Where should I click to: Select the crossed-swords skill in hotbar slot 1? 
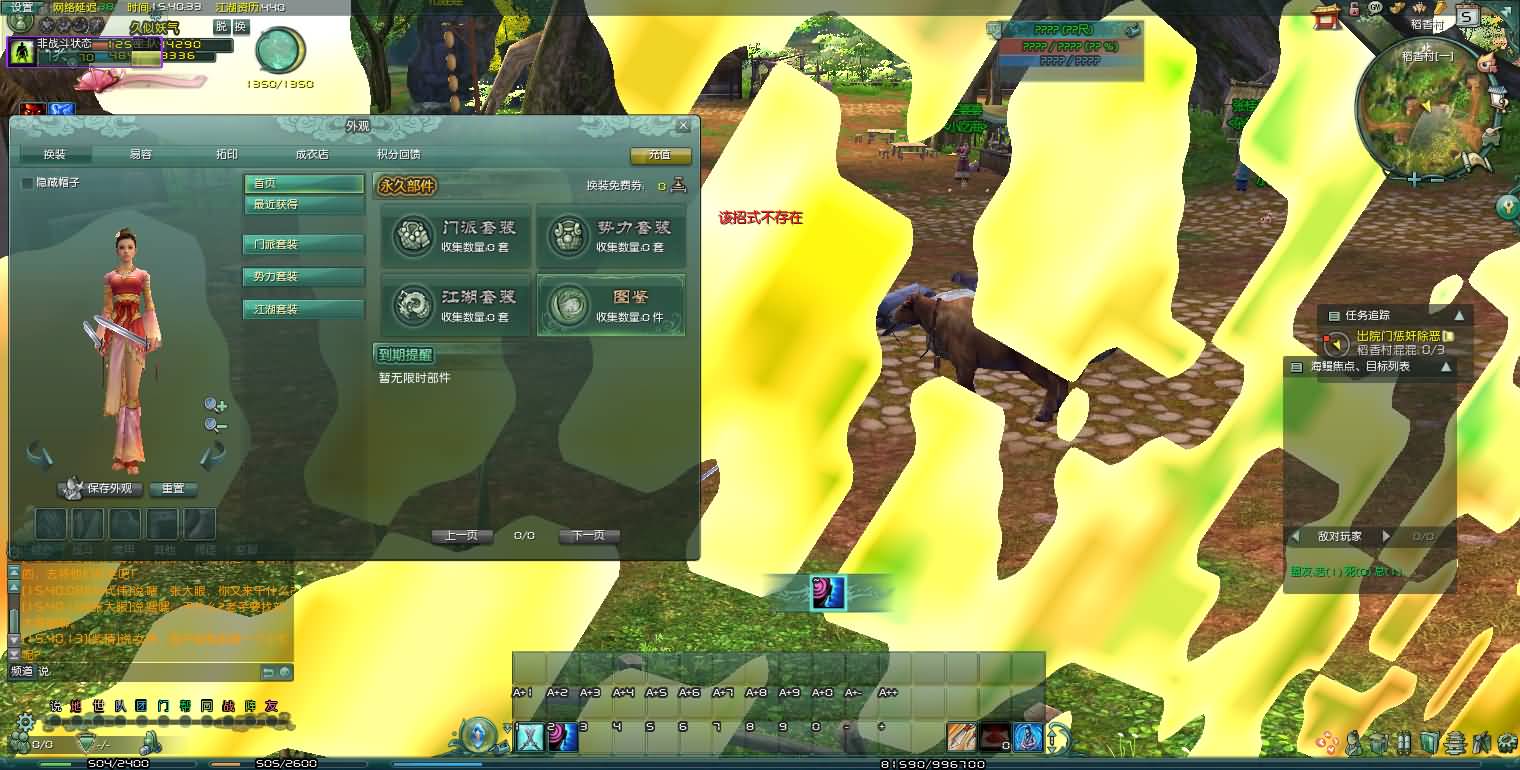(531, 737)
